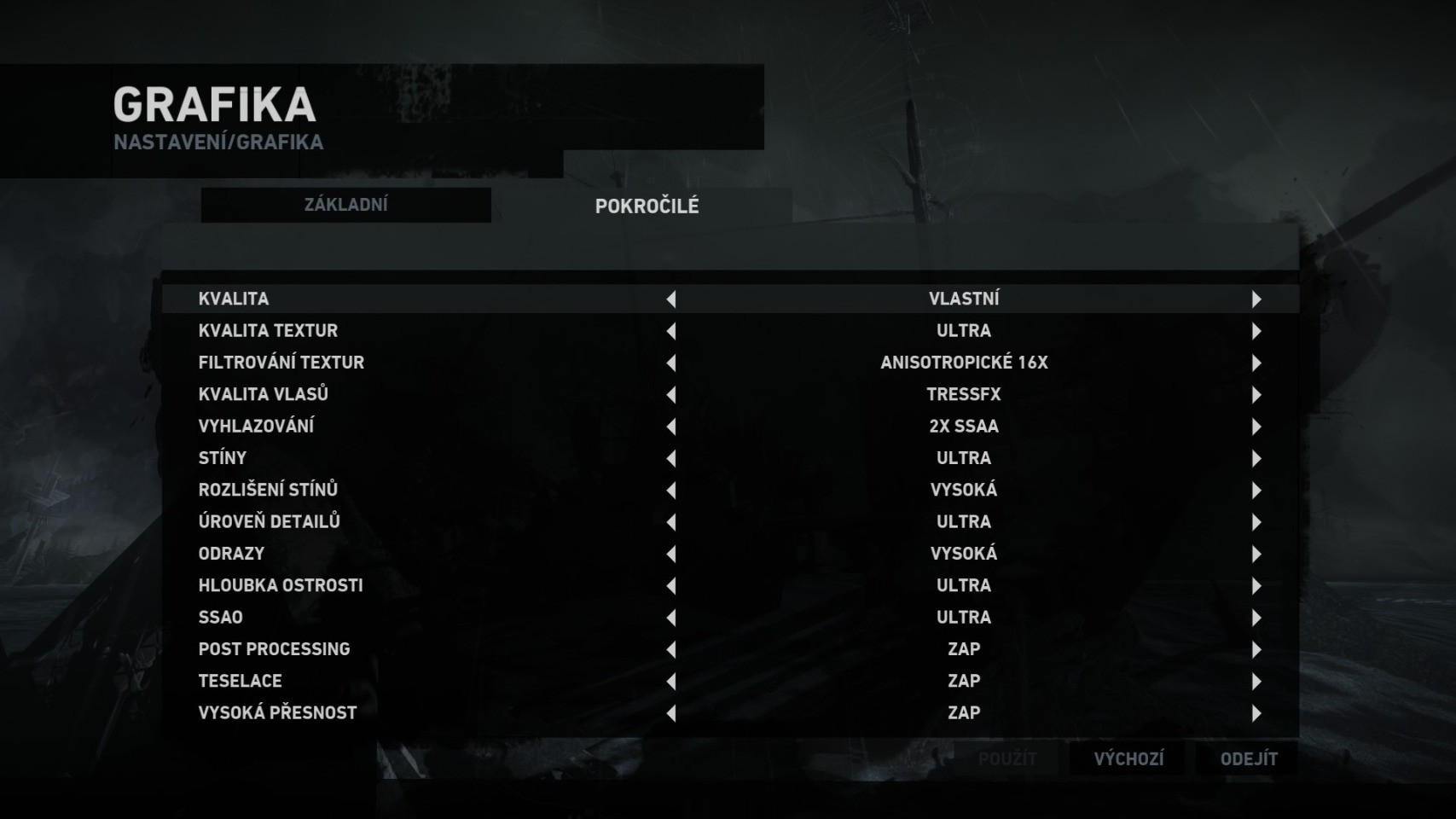Leave the menu via Odejít
The width and height of the screenshot is (1456, 819).
click(x=1249, y=758)
